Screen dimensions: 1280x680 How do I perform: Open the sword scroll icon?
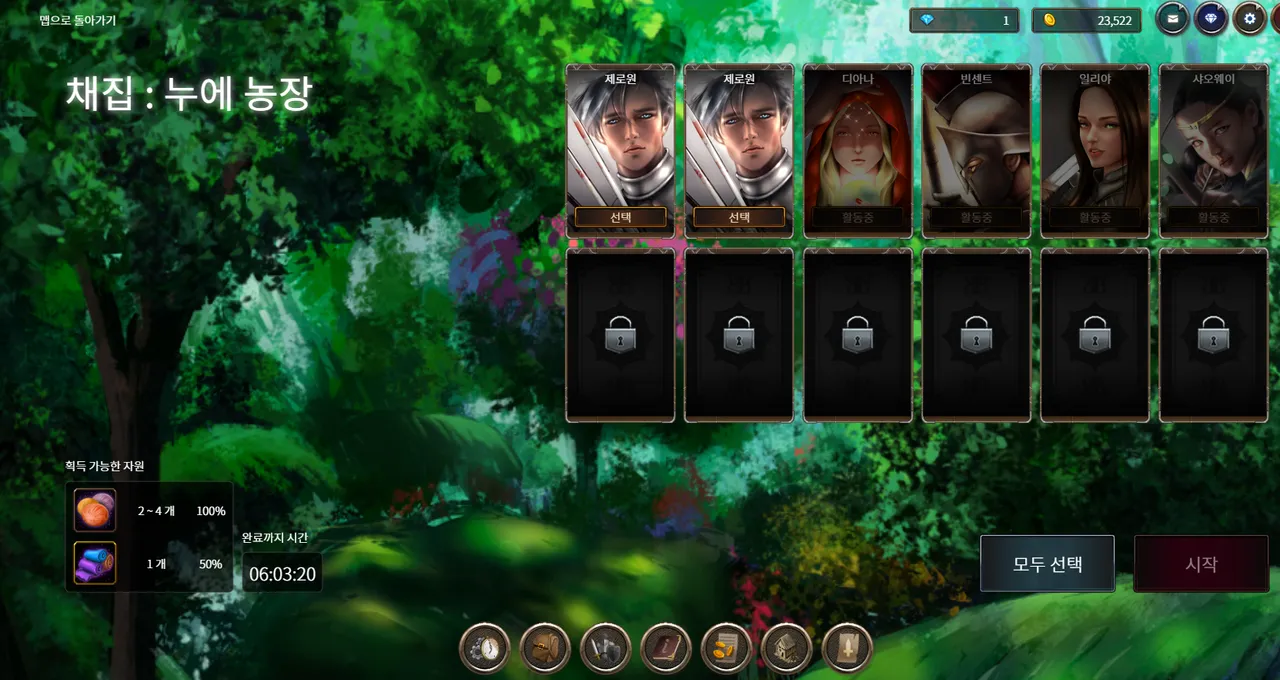point(847,649)
